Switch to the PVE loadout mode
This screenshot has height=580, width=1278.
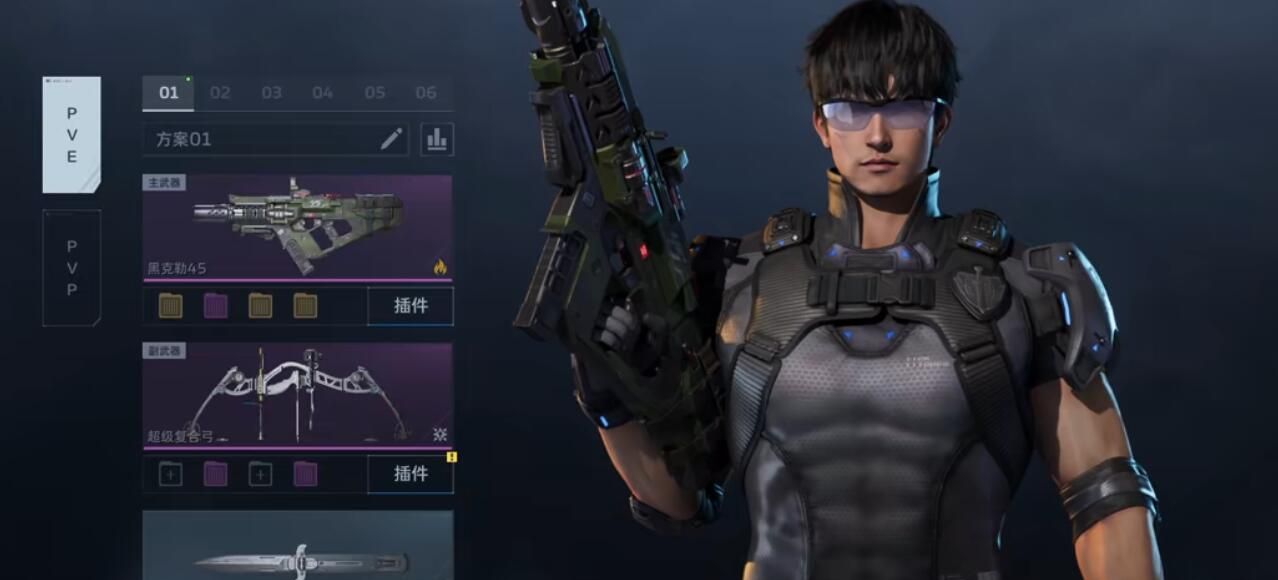72,134
